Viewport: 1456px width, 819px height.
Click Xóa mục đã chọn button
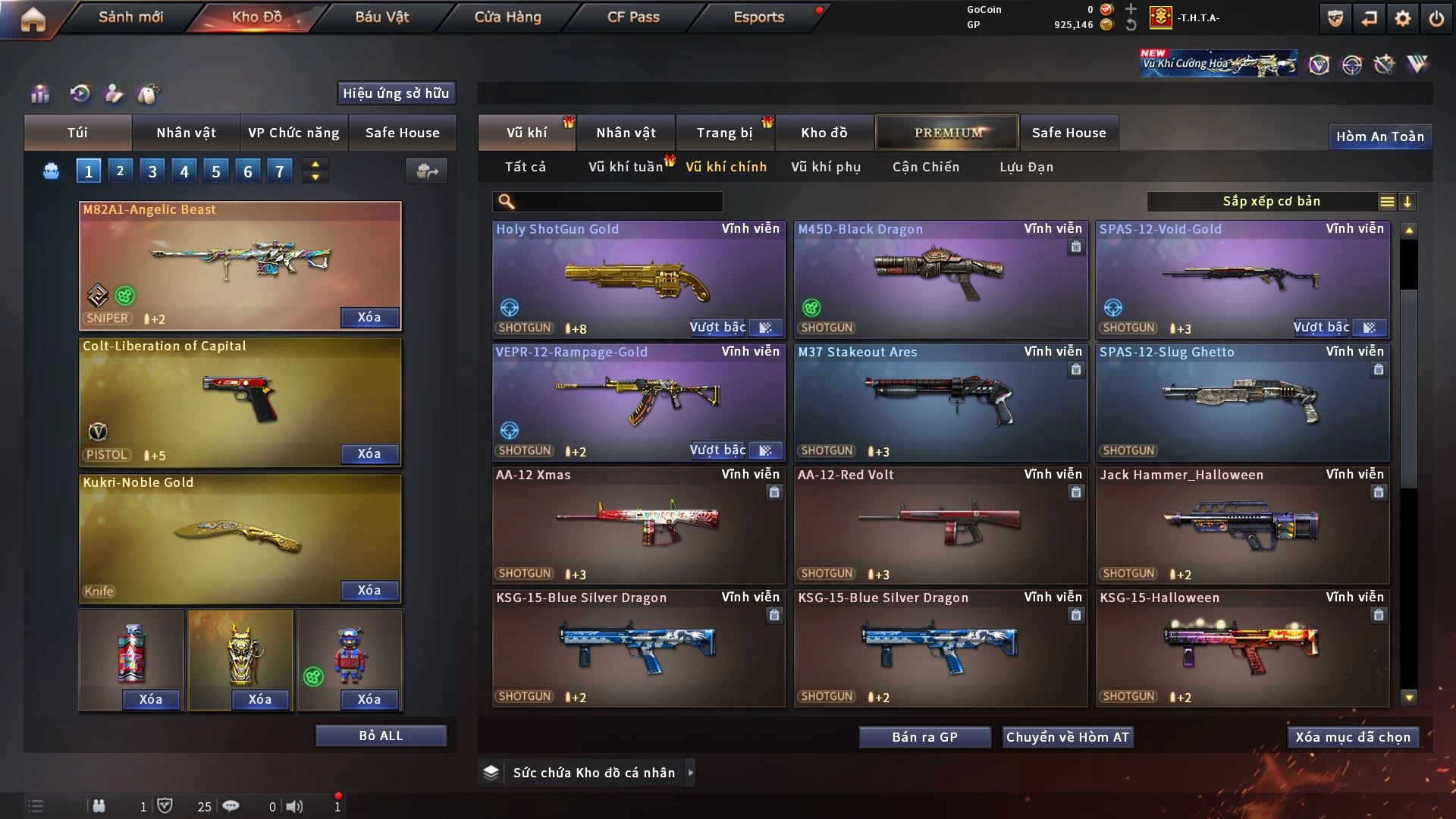click(1353, 737)
